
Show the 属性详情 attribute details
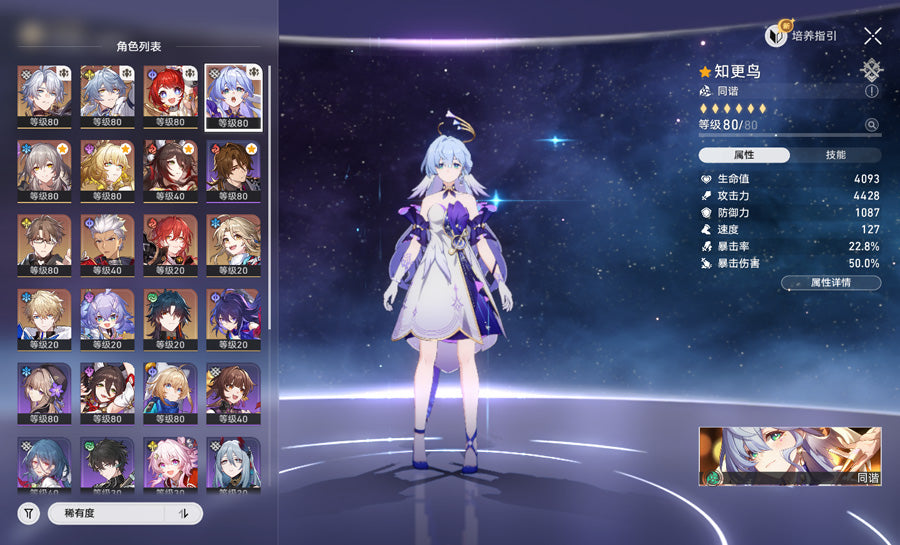[x=830, y=283]
